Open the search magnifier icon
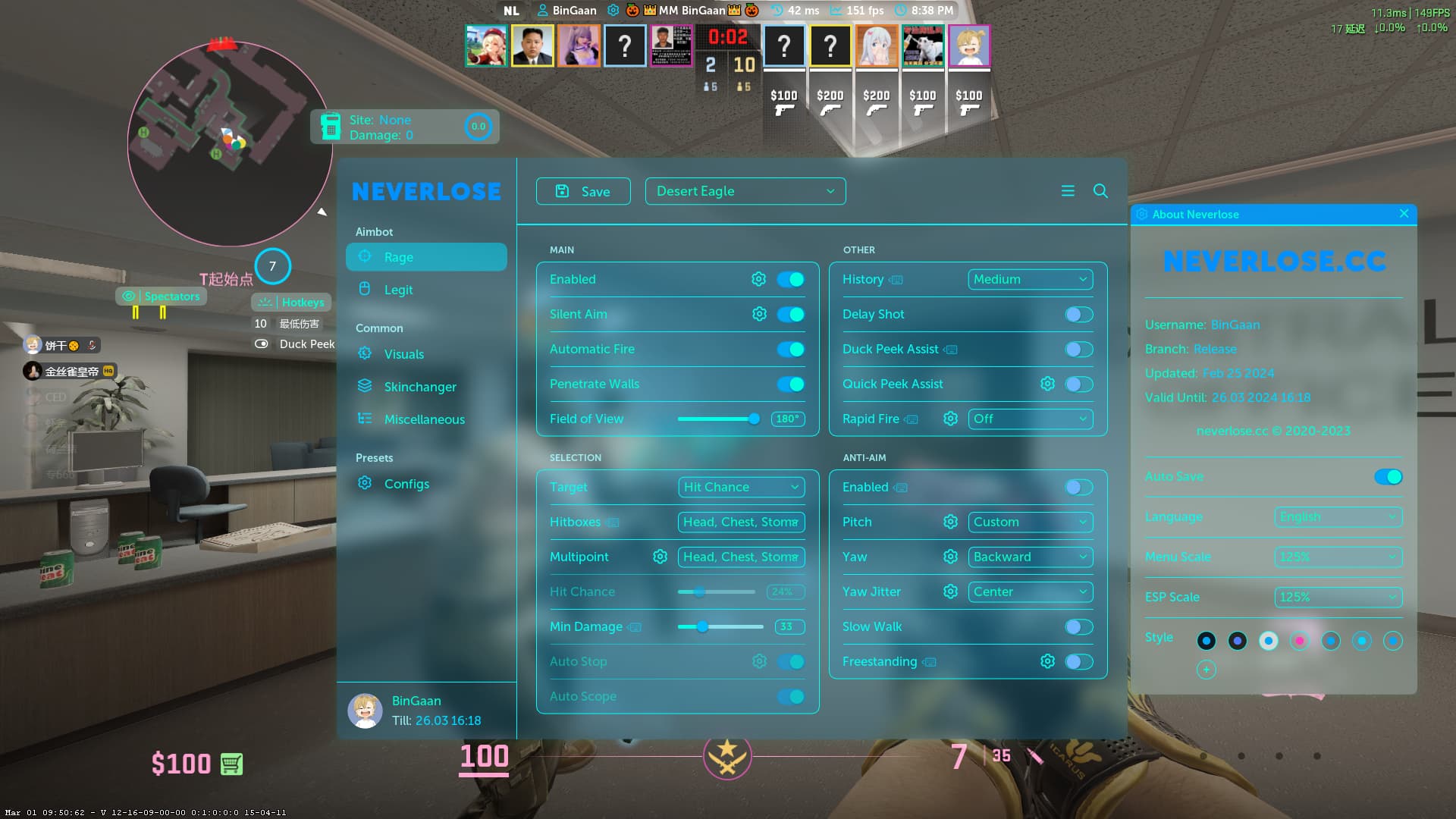Image resolution: width=1456 pixels, height=819 pixels. pyautogui.click(x=1100, y=191)
